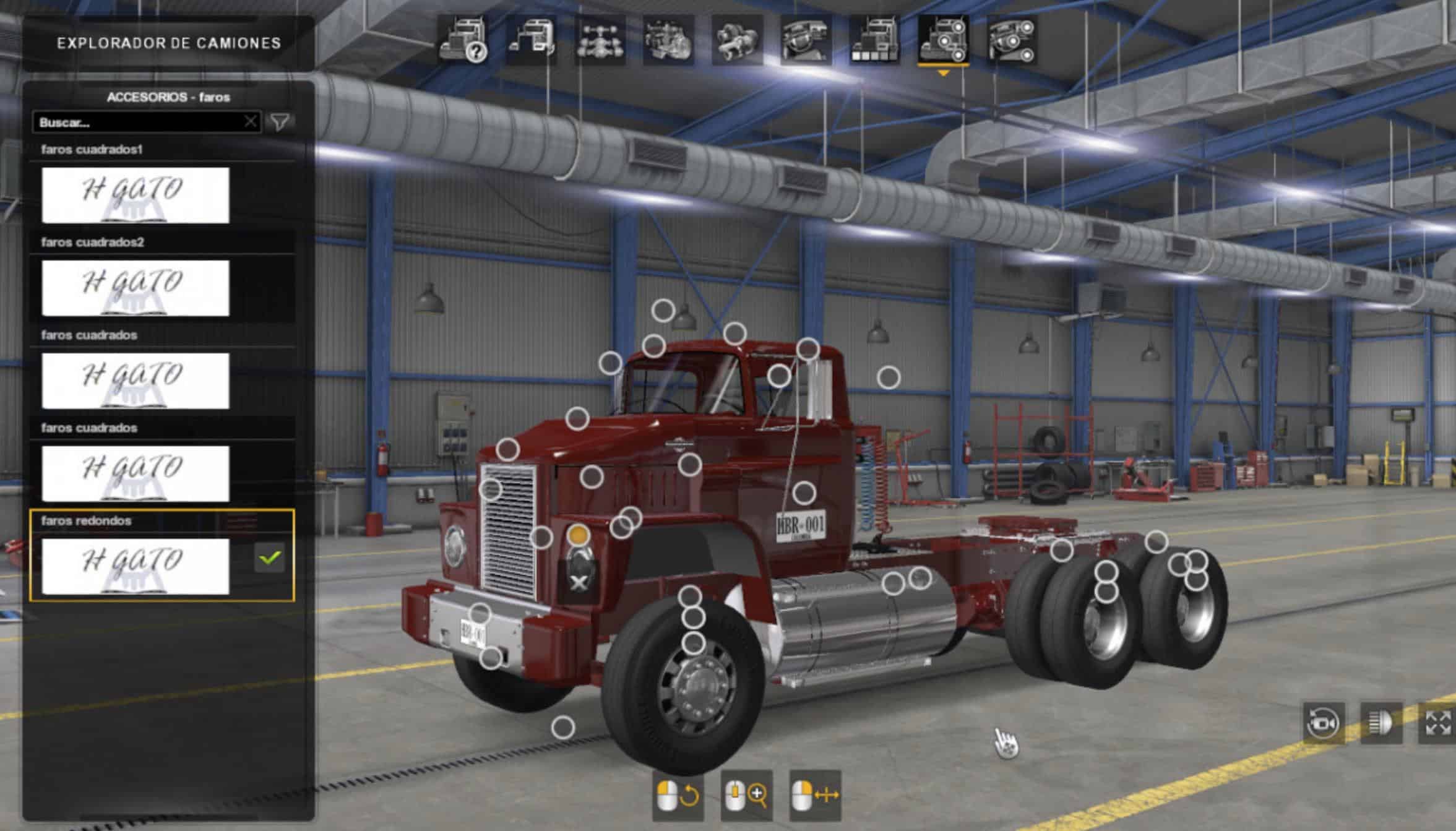Screen dimensions: 1456x831
Task: Switch to the engine tab
Action: (668, 41)
